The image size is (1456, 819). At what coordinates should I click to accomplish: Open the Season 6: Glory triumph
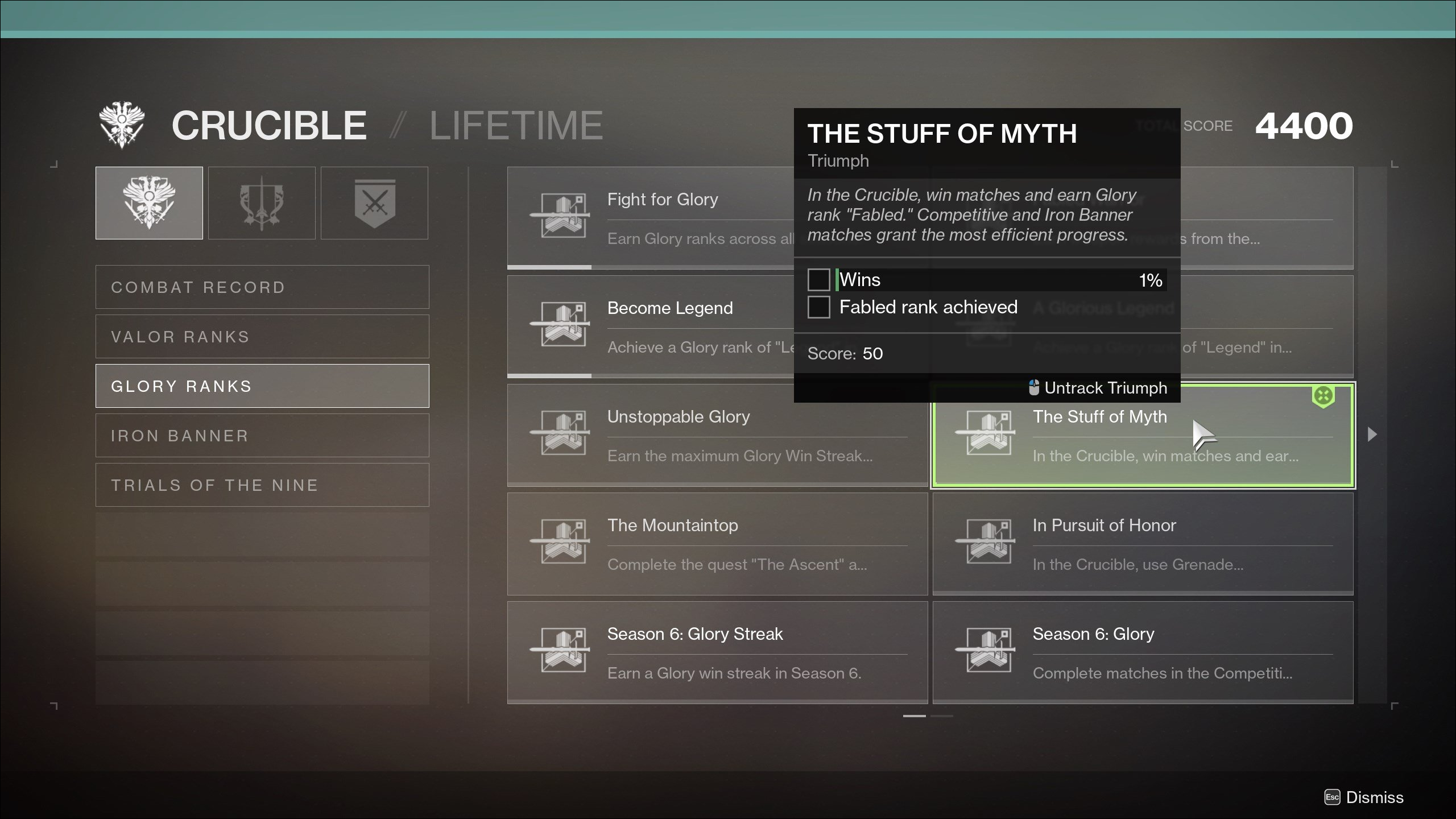pyautogui.click(x=1143, y=652)
